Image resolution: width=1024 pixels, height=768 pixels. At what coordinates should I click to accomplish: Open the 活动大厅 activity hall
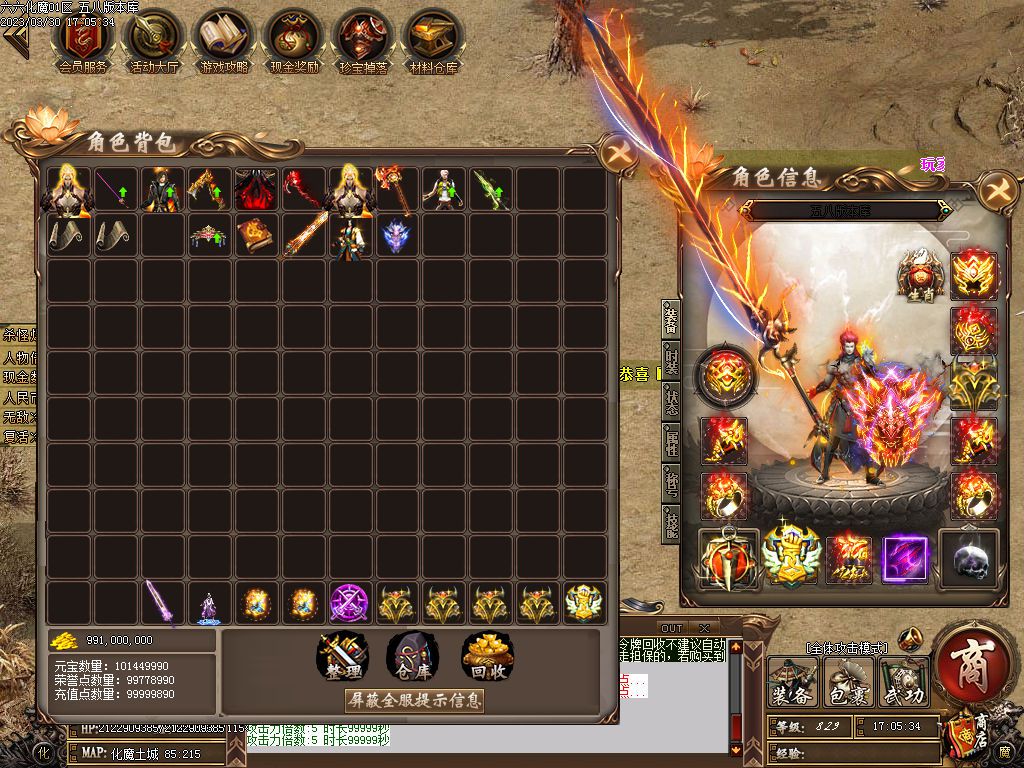click(153, 38)
